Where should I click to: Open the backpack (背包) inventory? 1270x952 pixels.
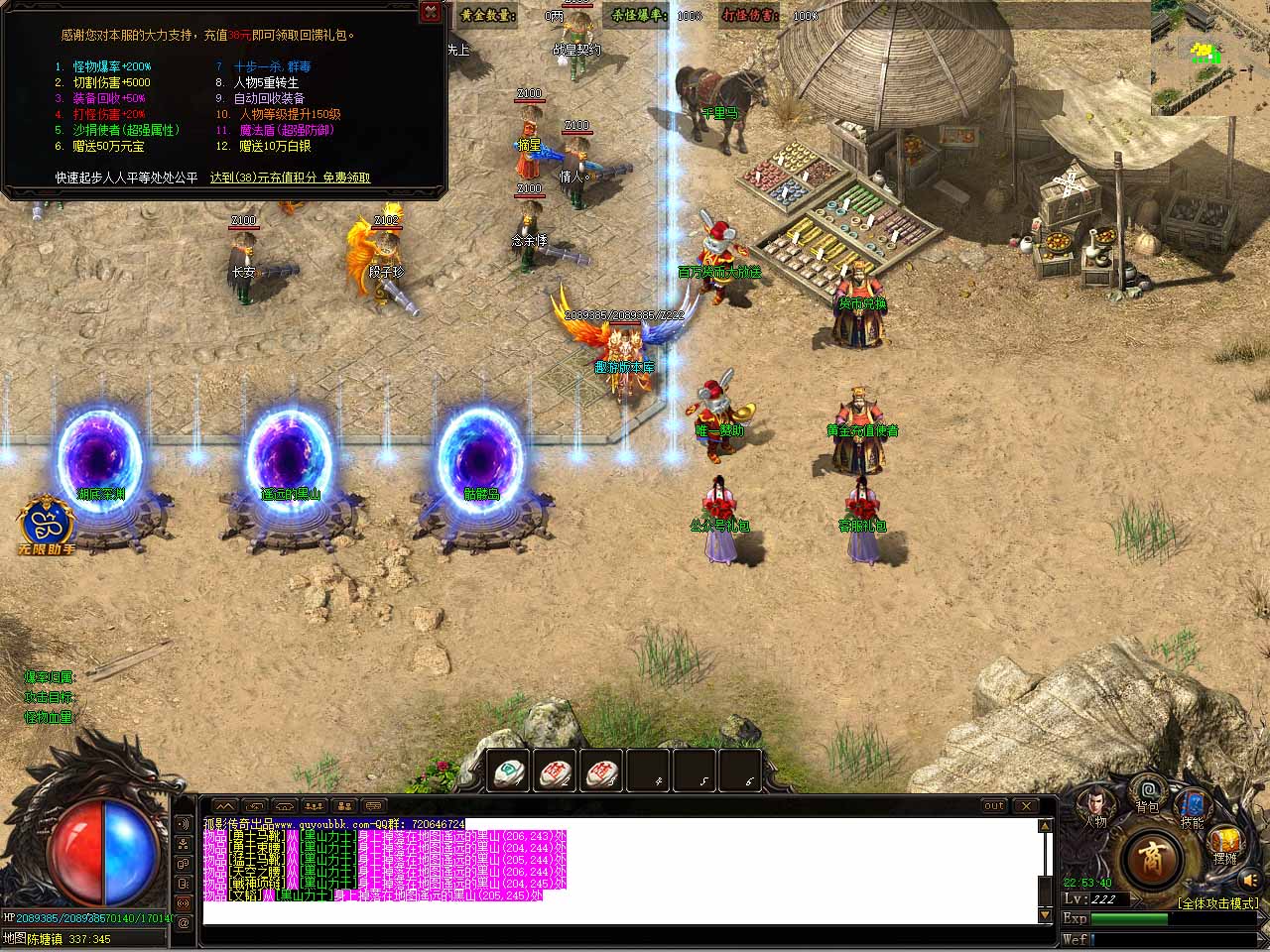(x=1148, y=793)
